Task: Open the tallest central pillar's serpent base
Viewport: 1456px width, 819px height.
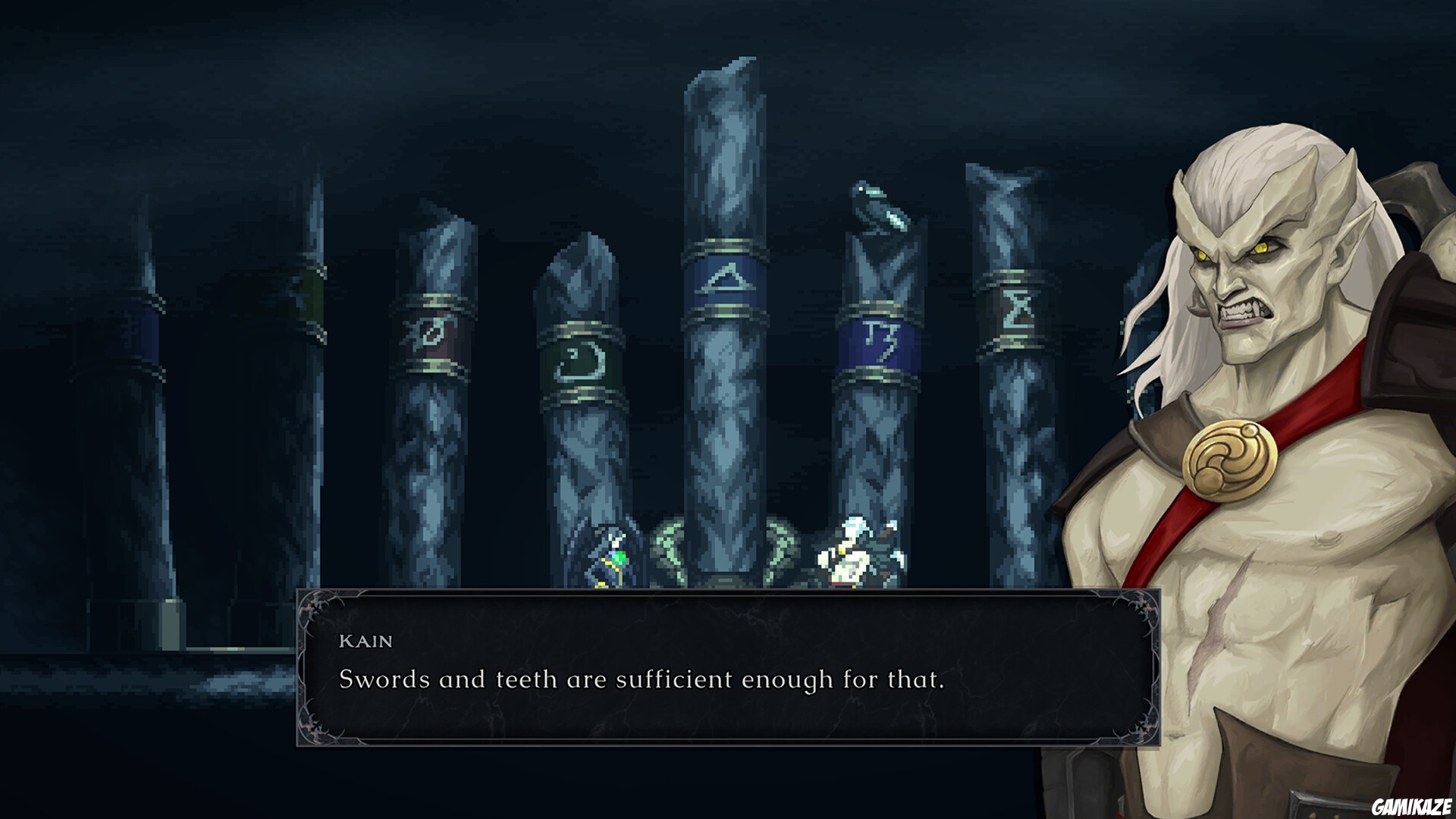Action: (x=724, y=554)
